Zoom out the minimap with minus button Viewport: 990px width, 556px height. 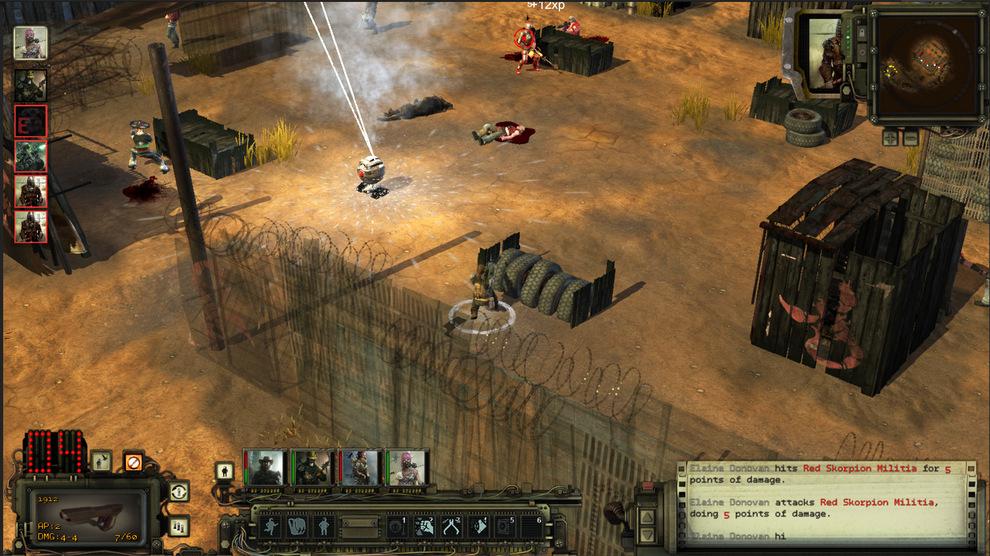(x=909, y=138)
